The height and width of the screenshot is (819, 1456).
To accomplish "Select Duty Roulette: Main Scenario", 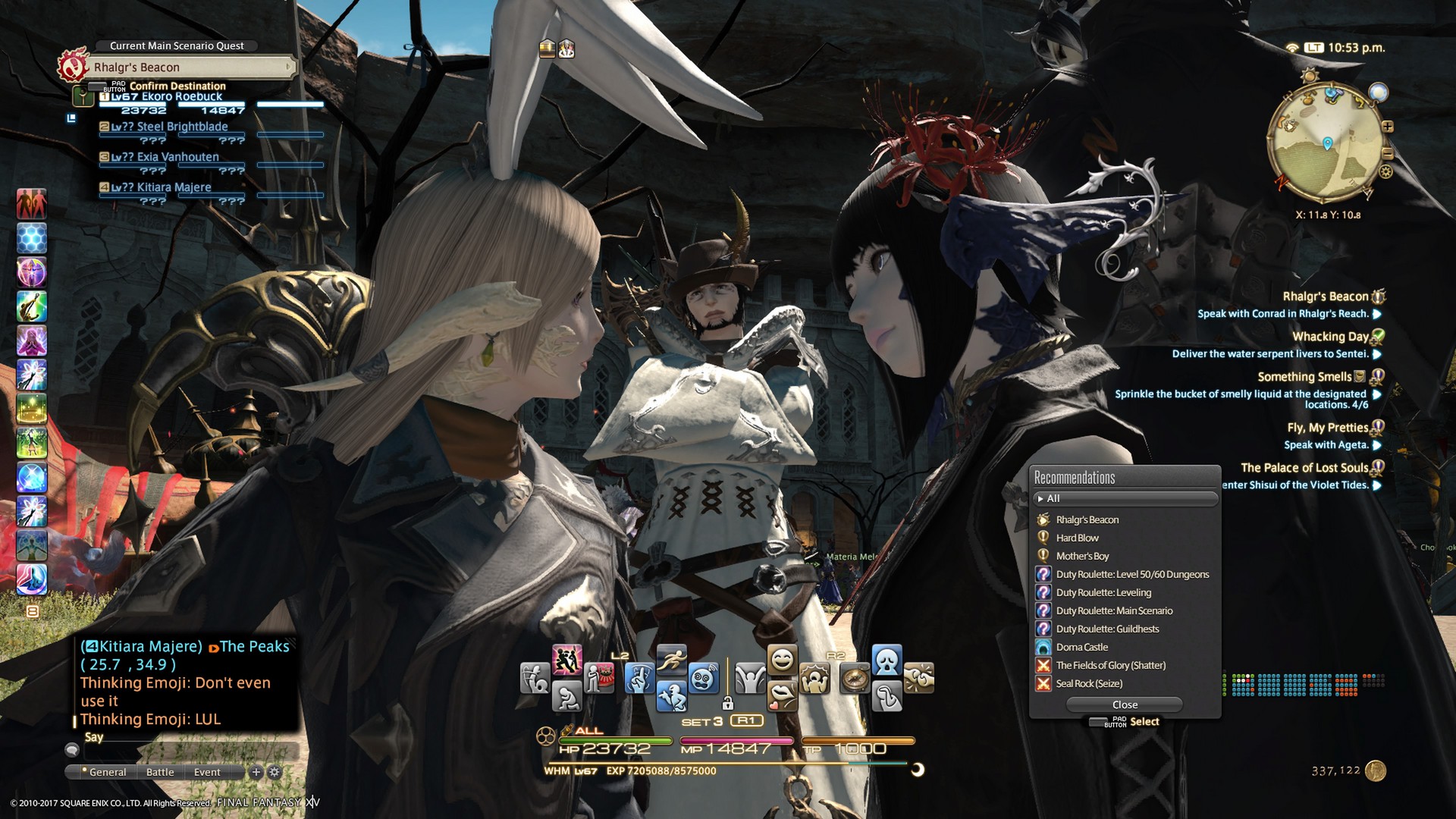I will (1114, 610).
